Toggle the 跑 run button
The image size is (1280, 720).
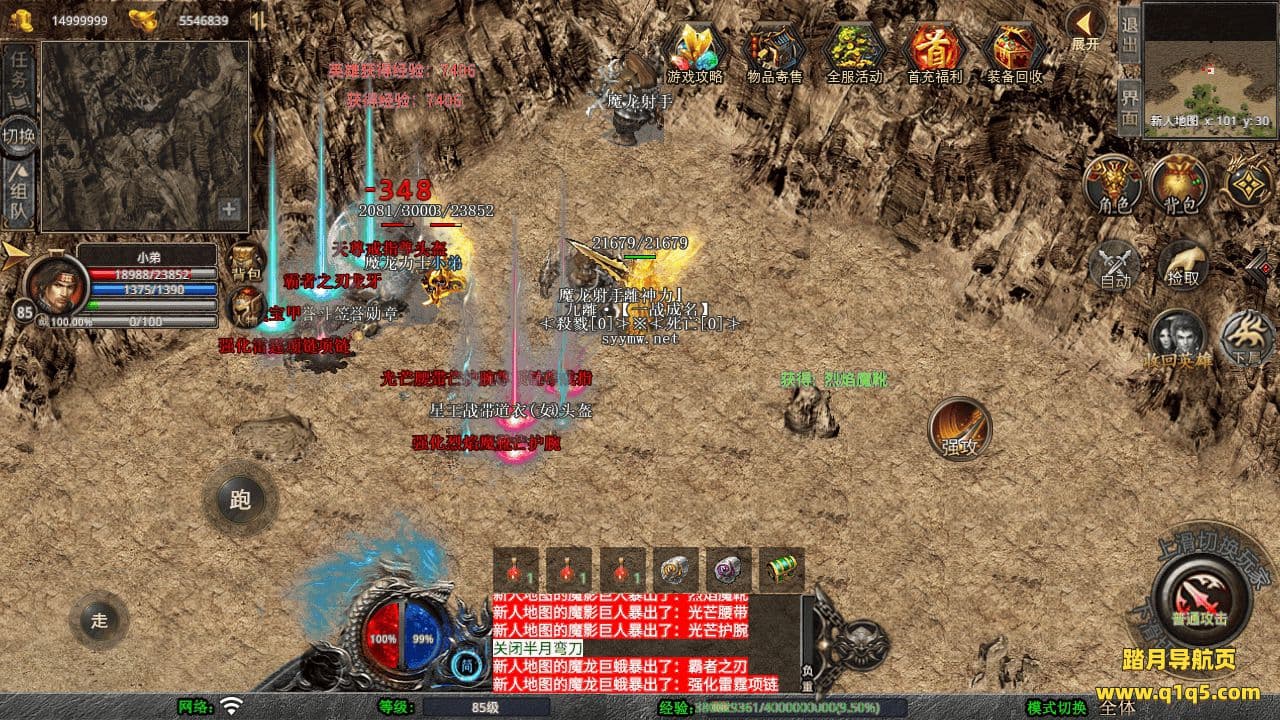click(x=240, y=499)
